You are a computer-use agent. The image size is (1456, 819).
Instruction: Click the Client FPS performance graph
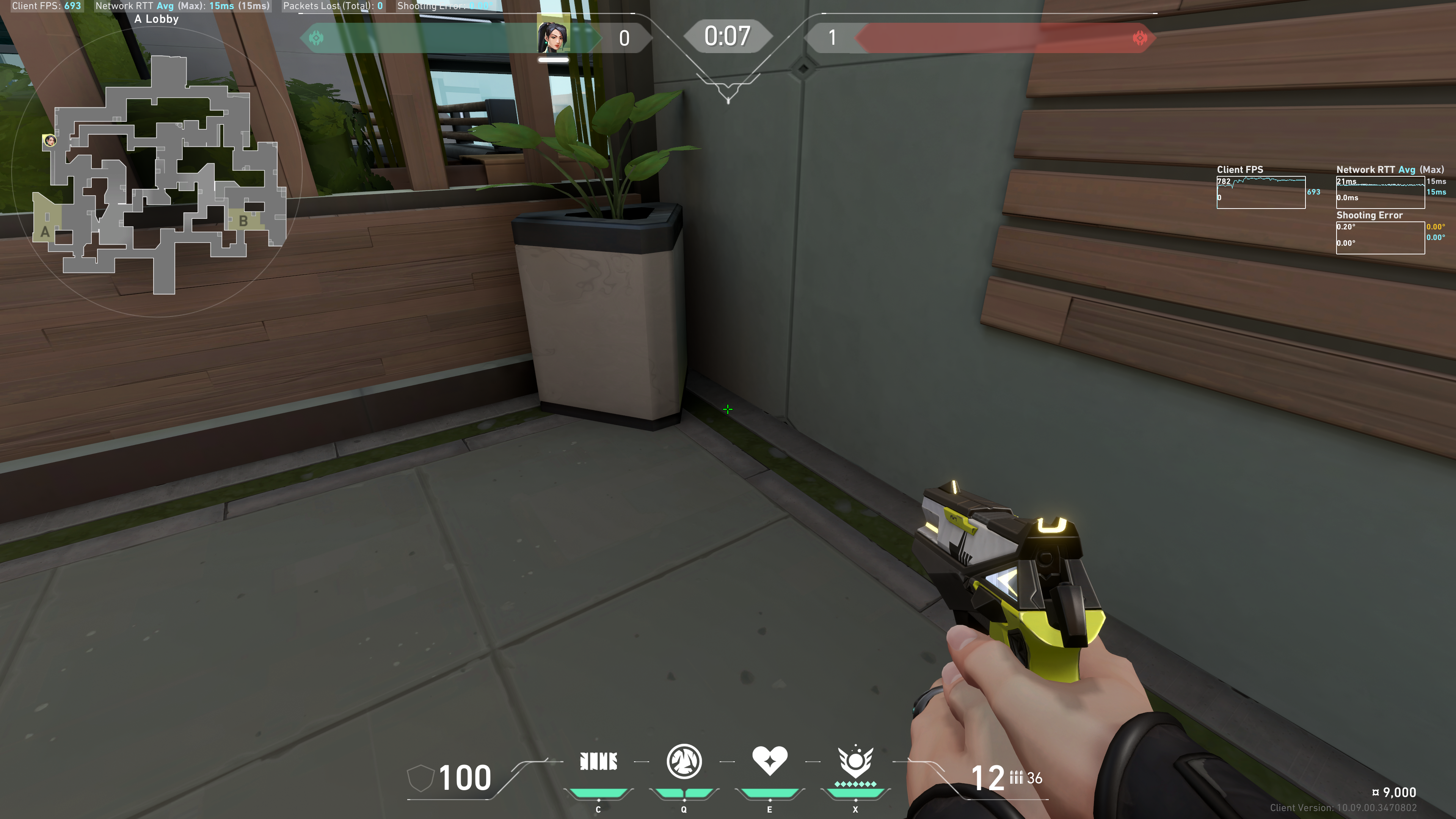tap(1260, 192)
